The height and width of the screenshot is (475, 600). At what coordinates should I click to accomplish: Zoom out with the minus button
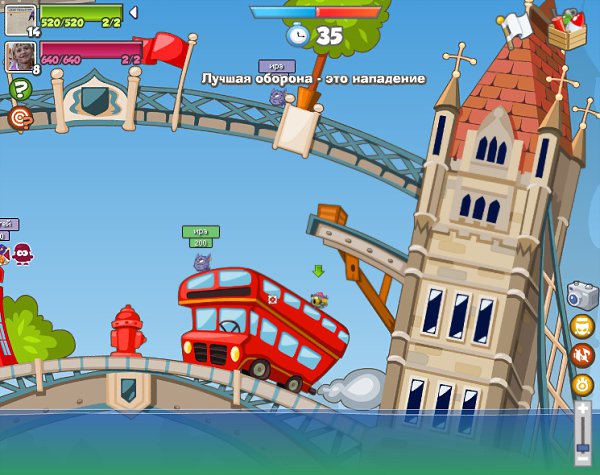pyautogui.click(x=584, y=457)
